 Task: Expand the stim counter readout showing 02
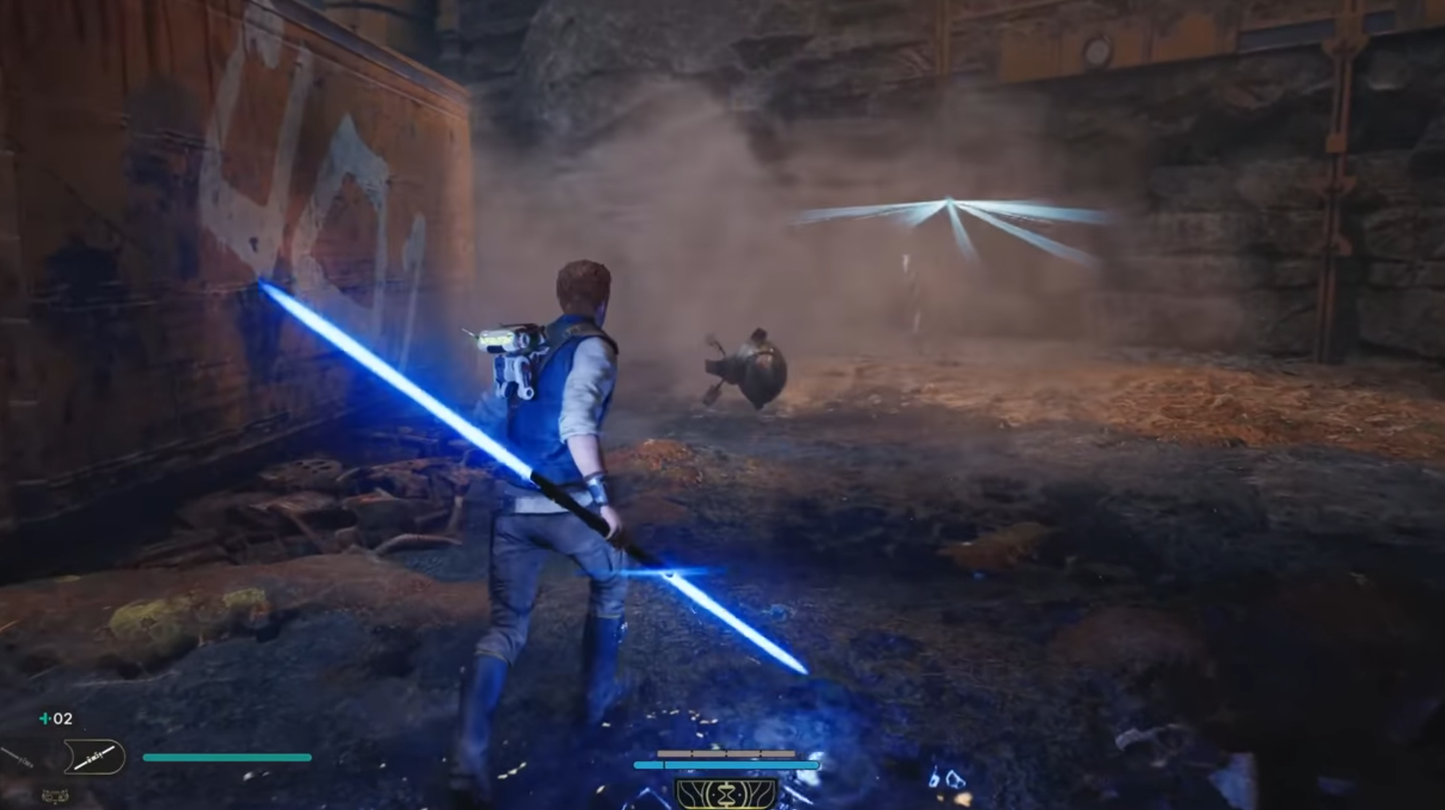(x=62, y=718)
